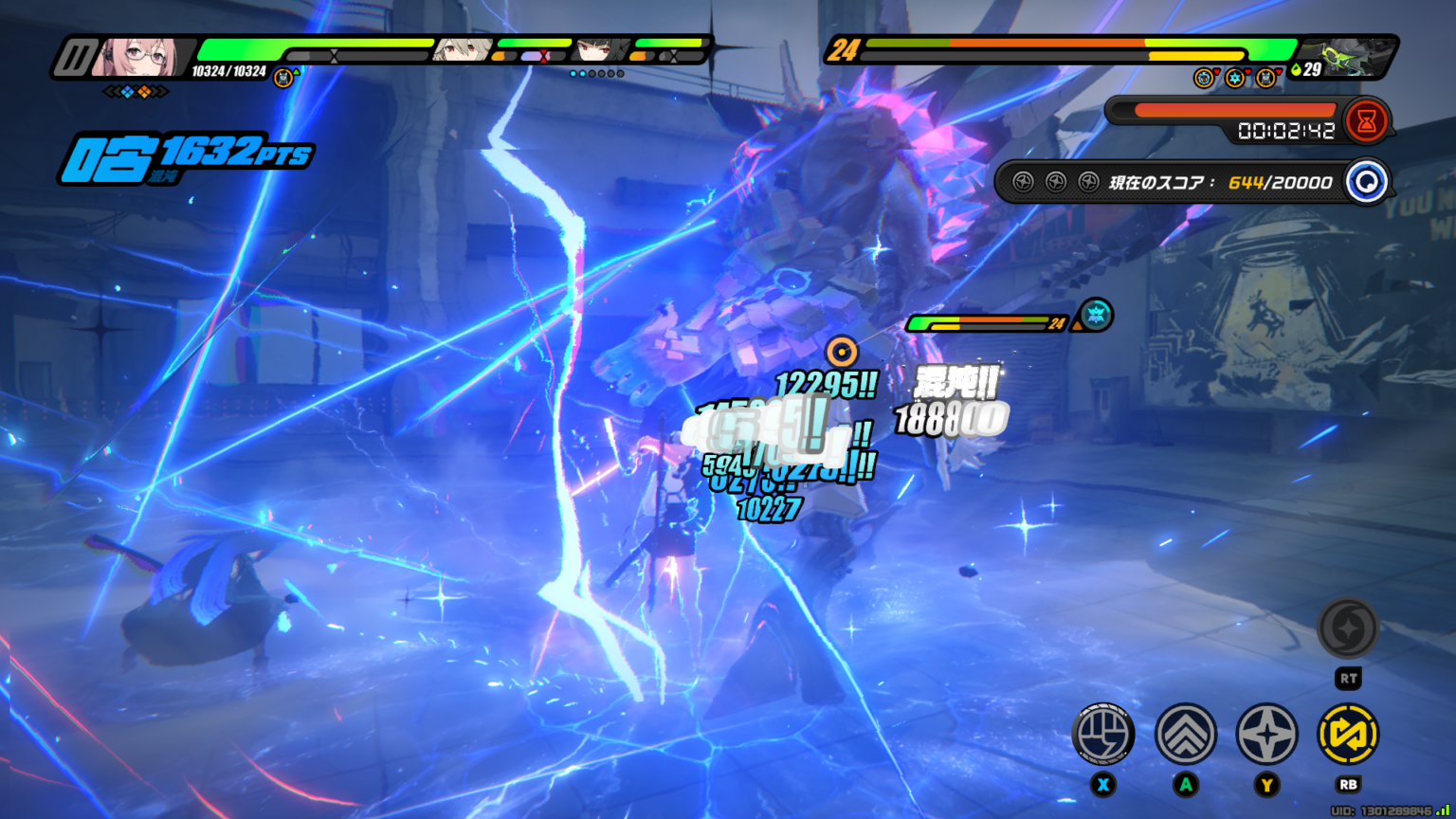Open the blue score objective ring icon
This screenshot has width=1456, height=819.
tap(1366, 182)
